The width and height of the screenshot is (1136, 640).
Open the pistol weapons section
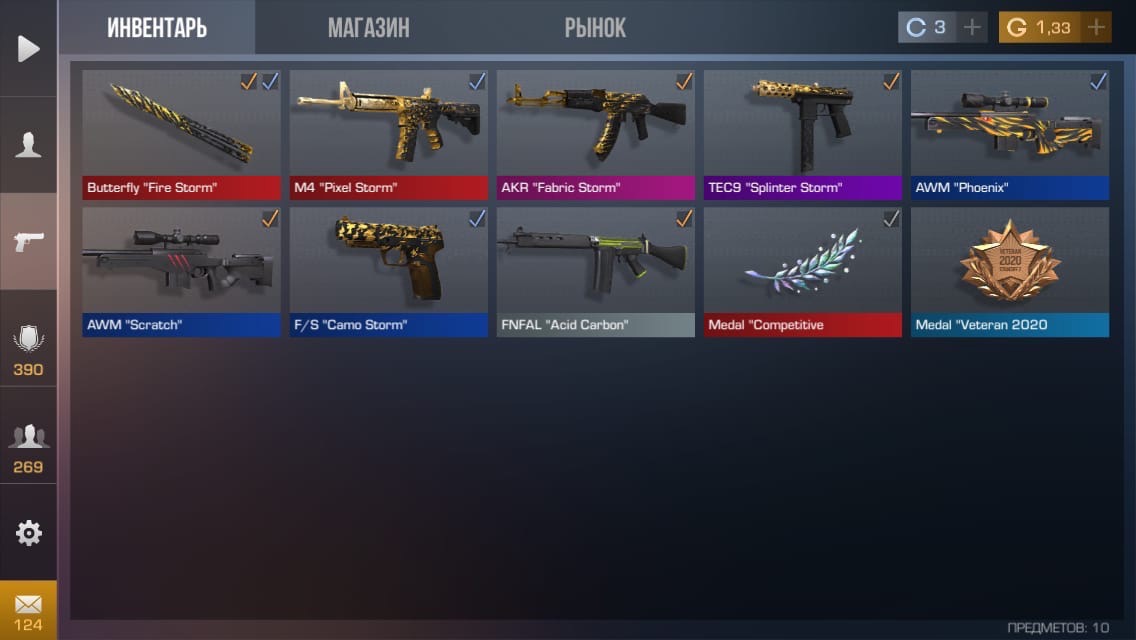(x=28, y=241)
